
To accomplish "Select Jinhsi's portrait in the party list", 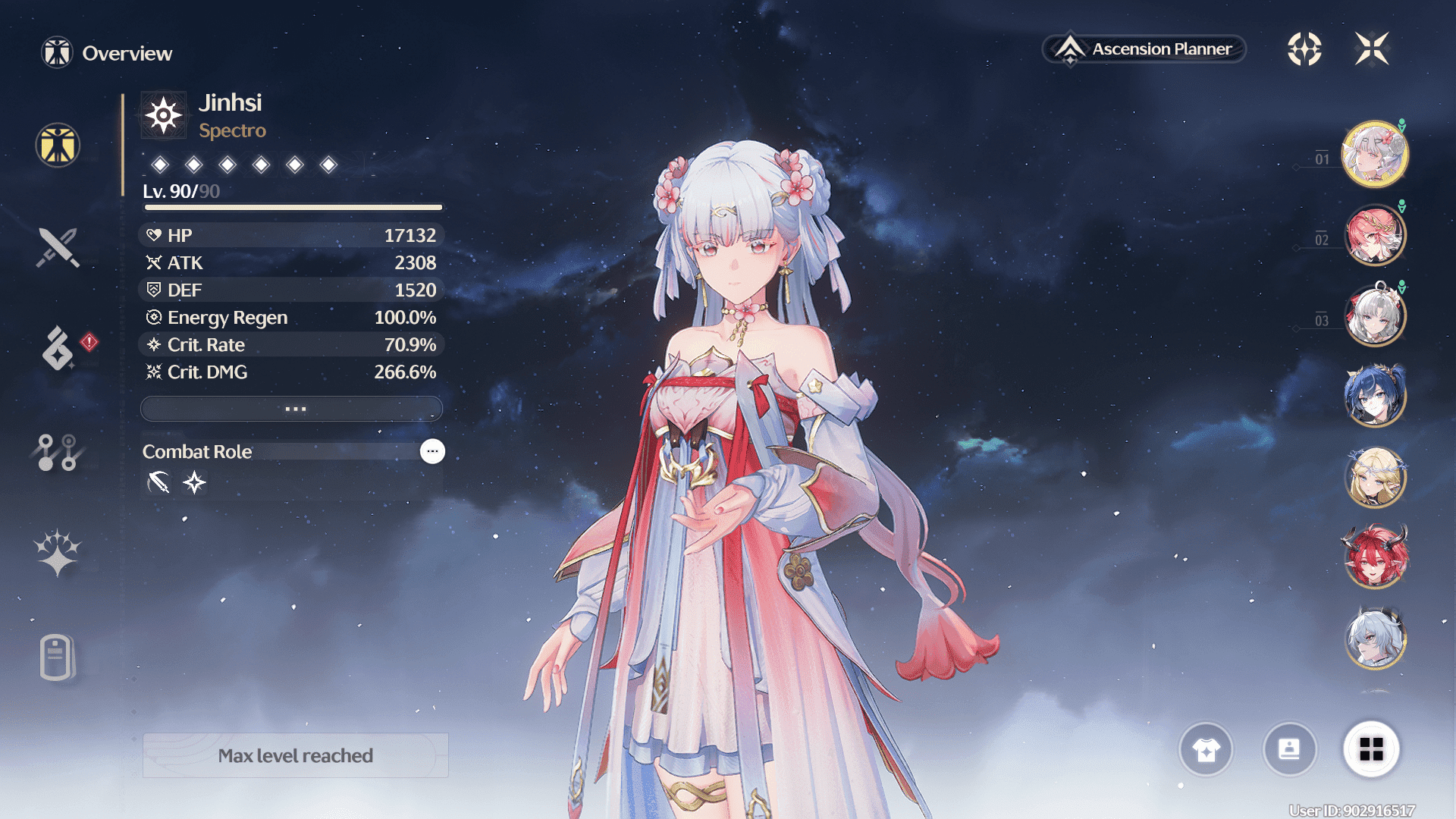I will point(1374,154).
